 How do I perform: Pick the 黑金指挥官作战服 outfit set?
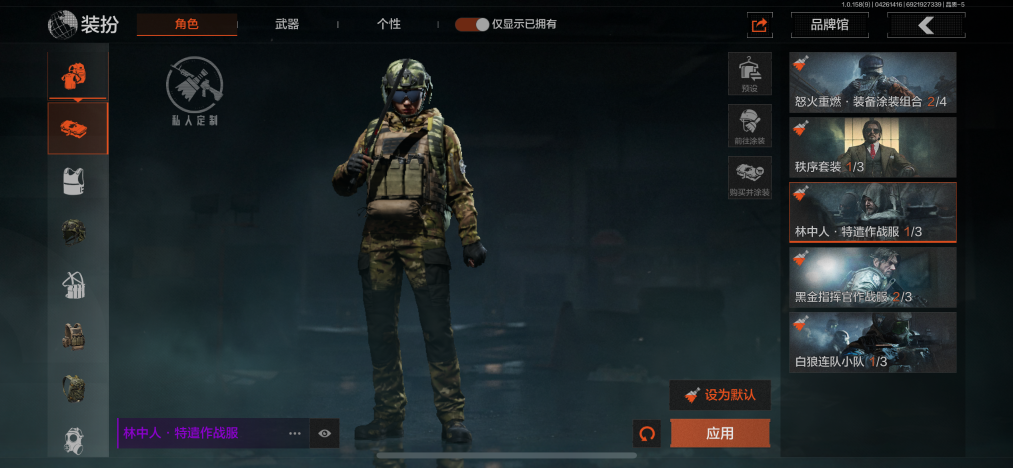point(872,277)
